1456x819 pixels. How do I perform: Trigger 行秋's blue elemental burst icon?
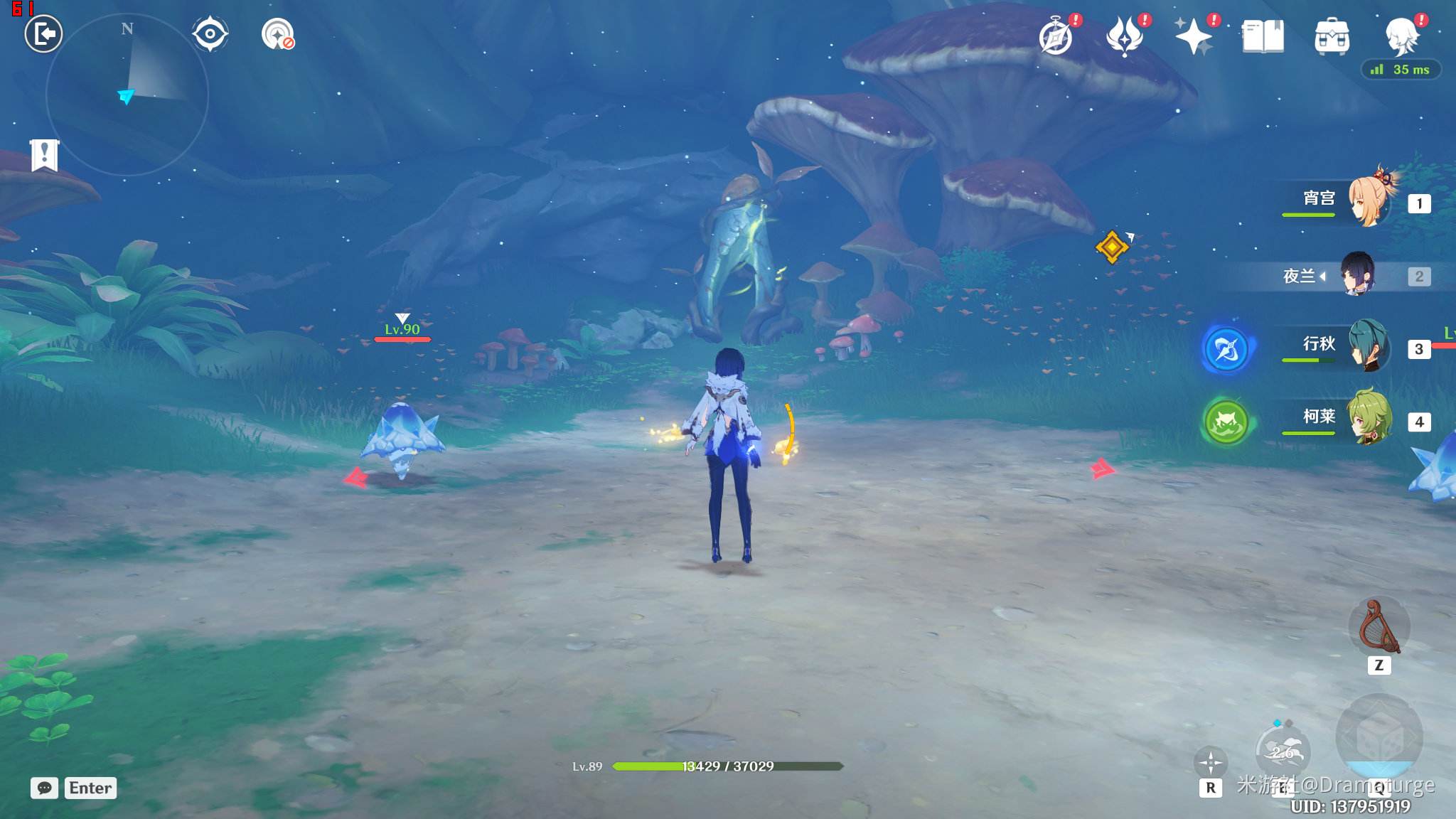click(x=1226, y=350)
